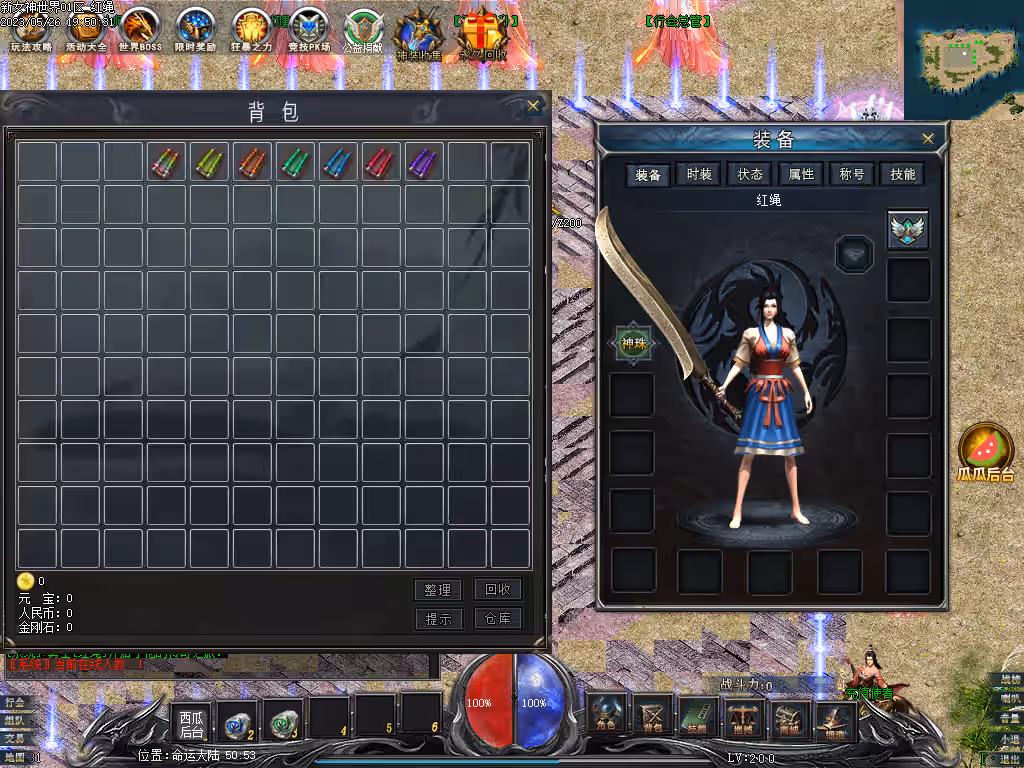Click the 回收 recycle button in the bag
The image size is (1024, 768).
coord(497,590)
